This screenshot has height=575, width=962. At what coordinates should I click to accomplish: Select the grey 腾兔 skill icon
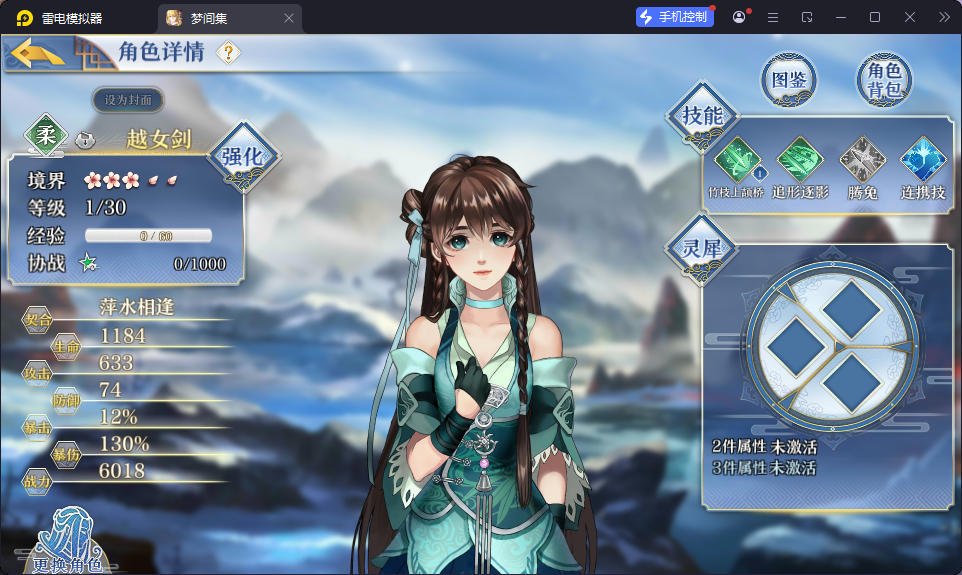[x=862, y=160]
